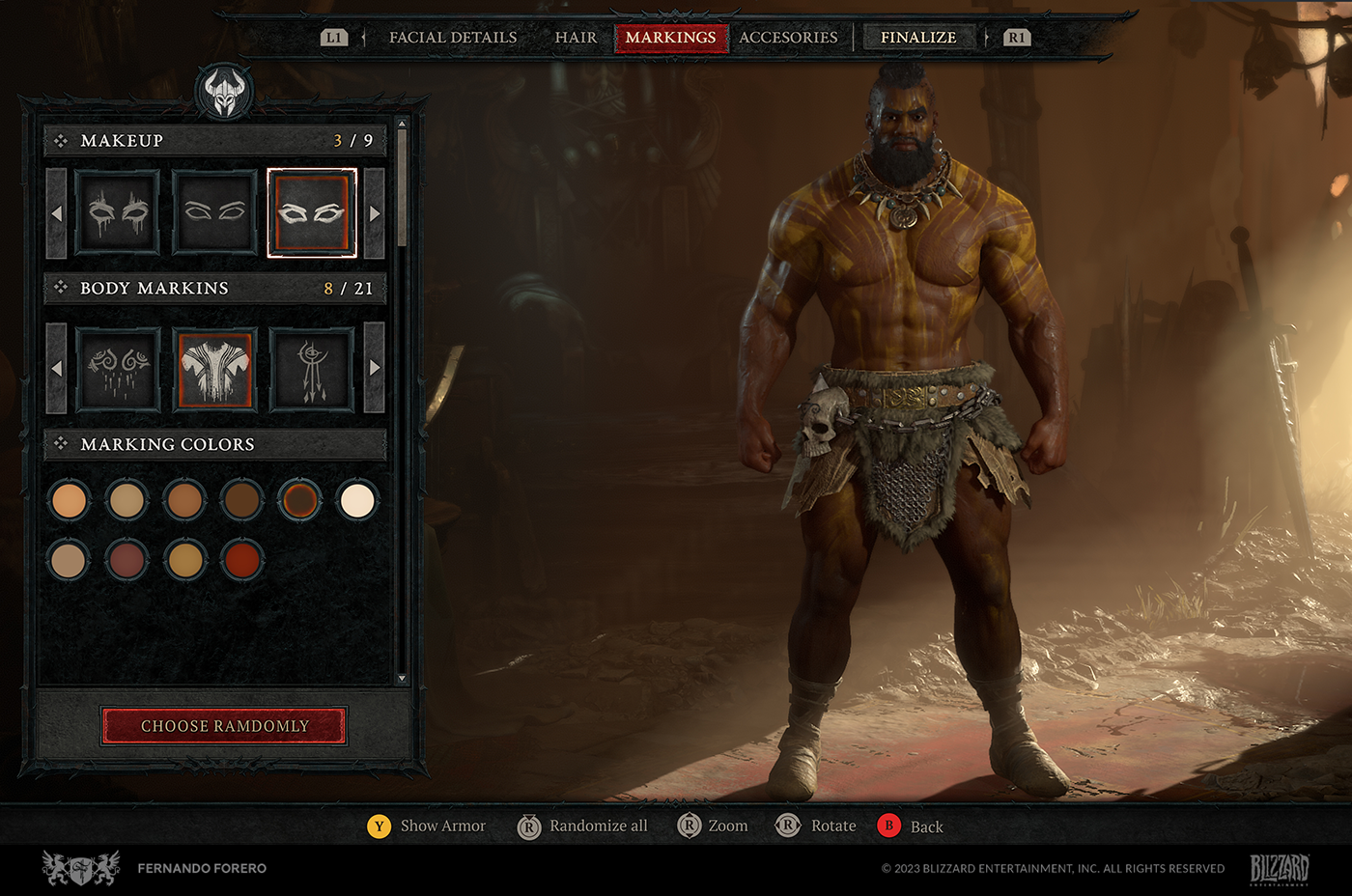The width and height of the screenshot is (1352, 896).
Task: Click the Choose Ramdomly button
Action: point(224,726)
